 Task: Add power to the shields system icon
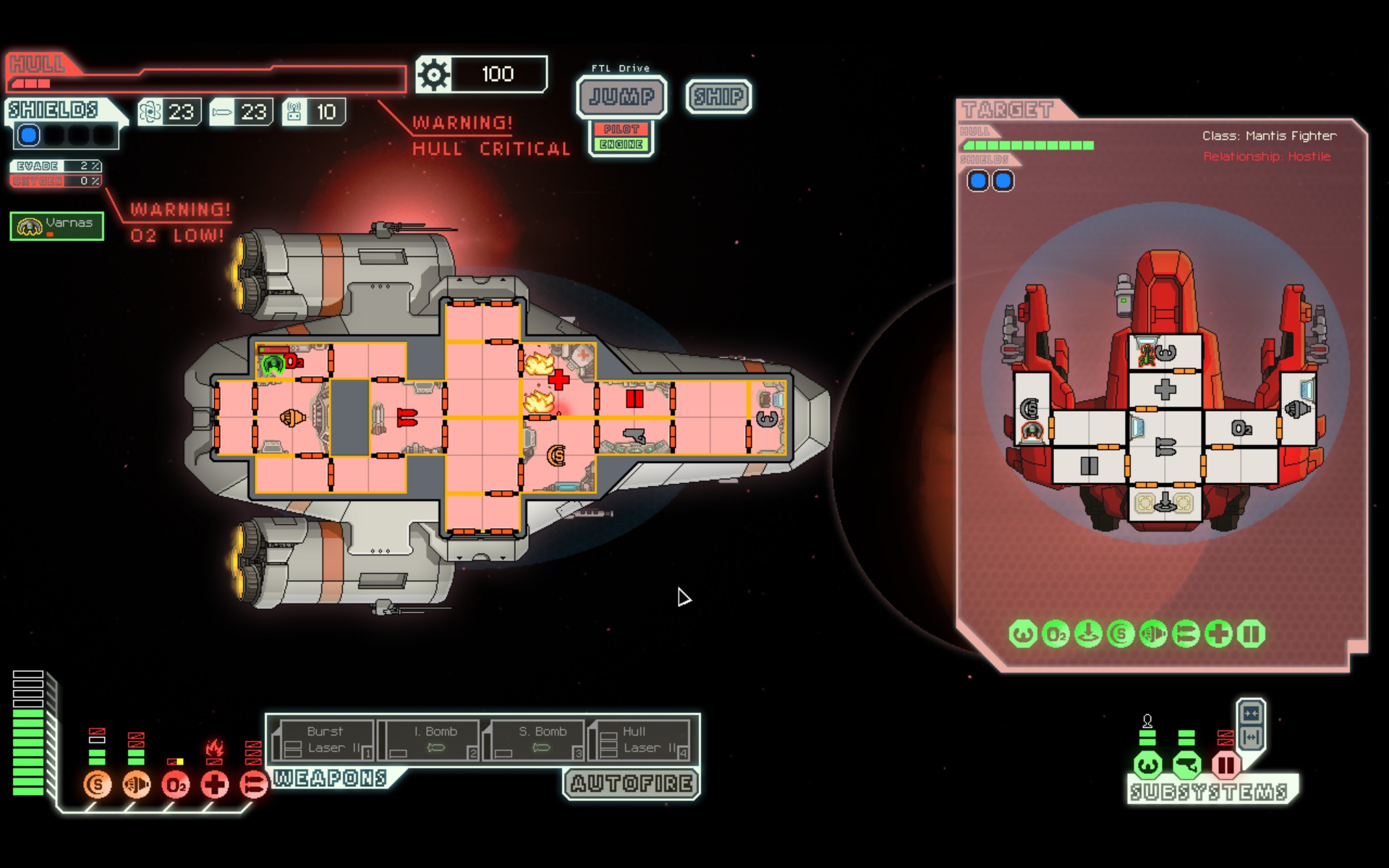(97, 785)
